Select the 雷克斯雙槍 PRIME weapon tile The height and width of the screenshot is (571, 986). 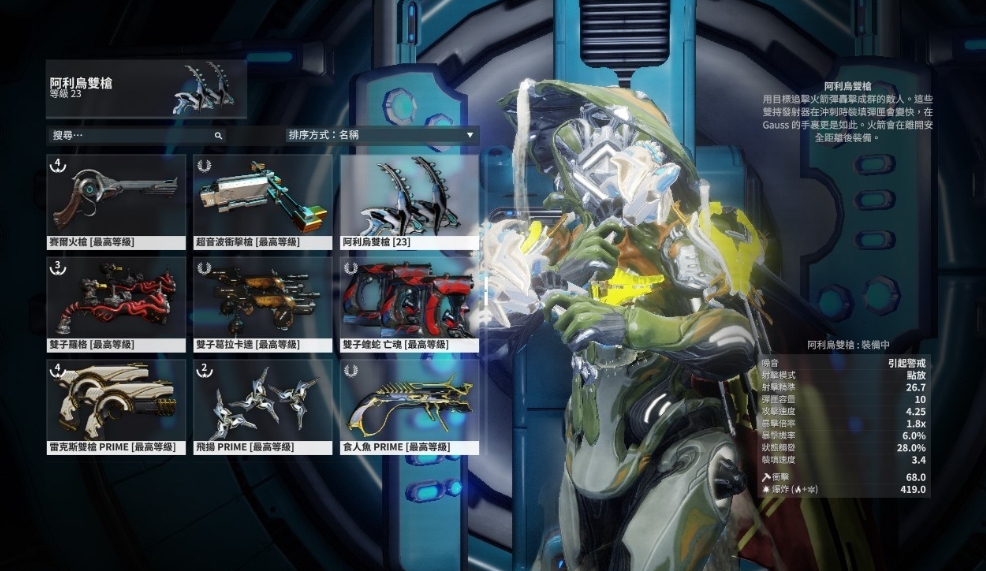[x=116, y=406]
